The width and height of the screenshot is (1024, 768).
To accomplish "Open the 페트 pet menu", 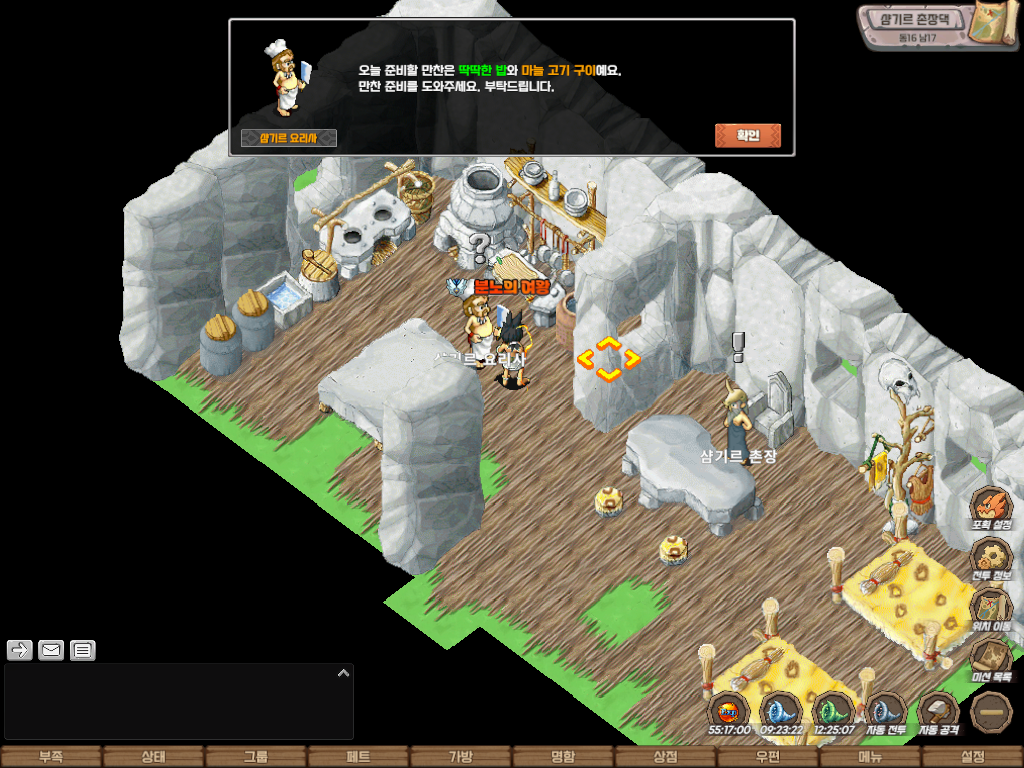I will pyautogui.click(x=358, y=757).
